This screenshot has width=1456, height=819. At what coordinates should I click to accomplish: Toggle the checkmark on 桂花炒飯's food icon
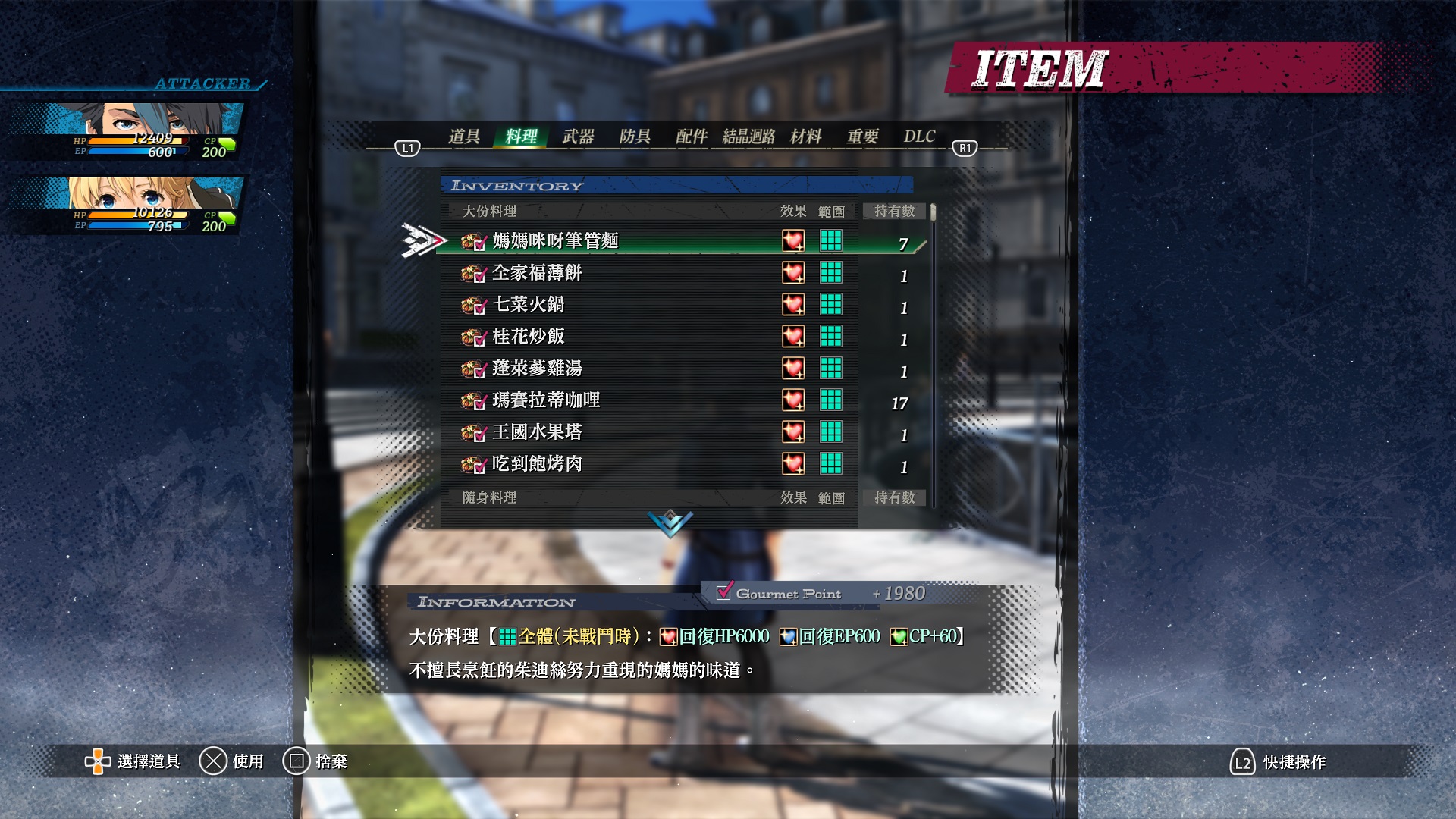pos(479,337)
